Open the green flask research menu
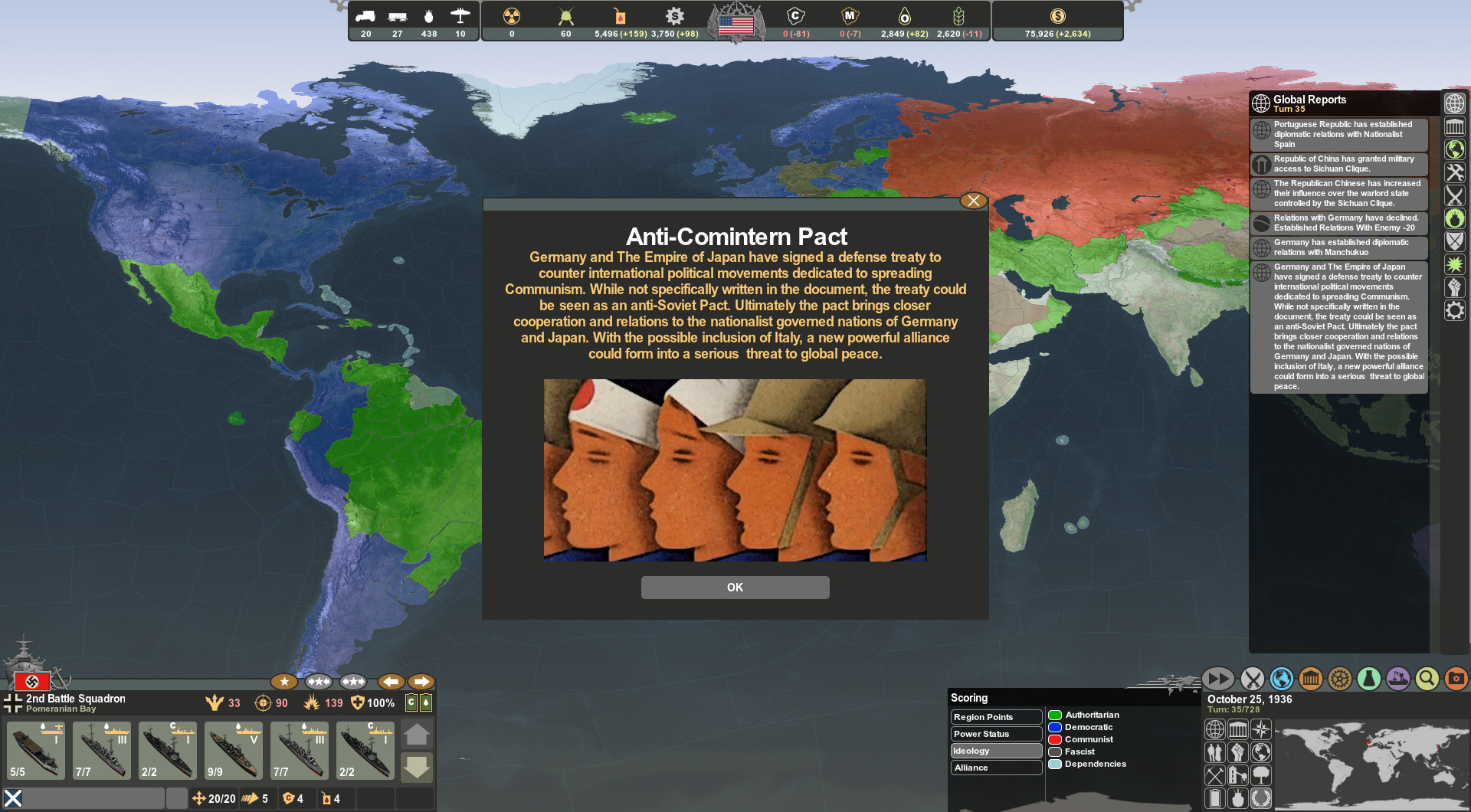The width and height of the screenshot is (1471, 812). tap(1368, 679)
